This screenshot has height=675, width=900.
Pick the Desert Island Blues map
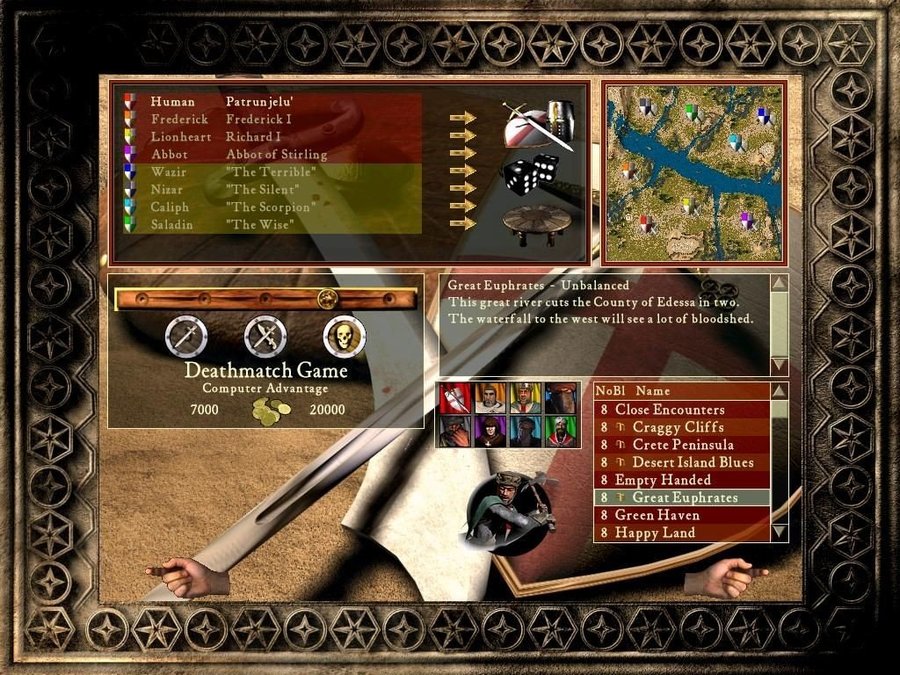pyautogui.click(x=690, y=462)
